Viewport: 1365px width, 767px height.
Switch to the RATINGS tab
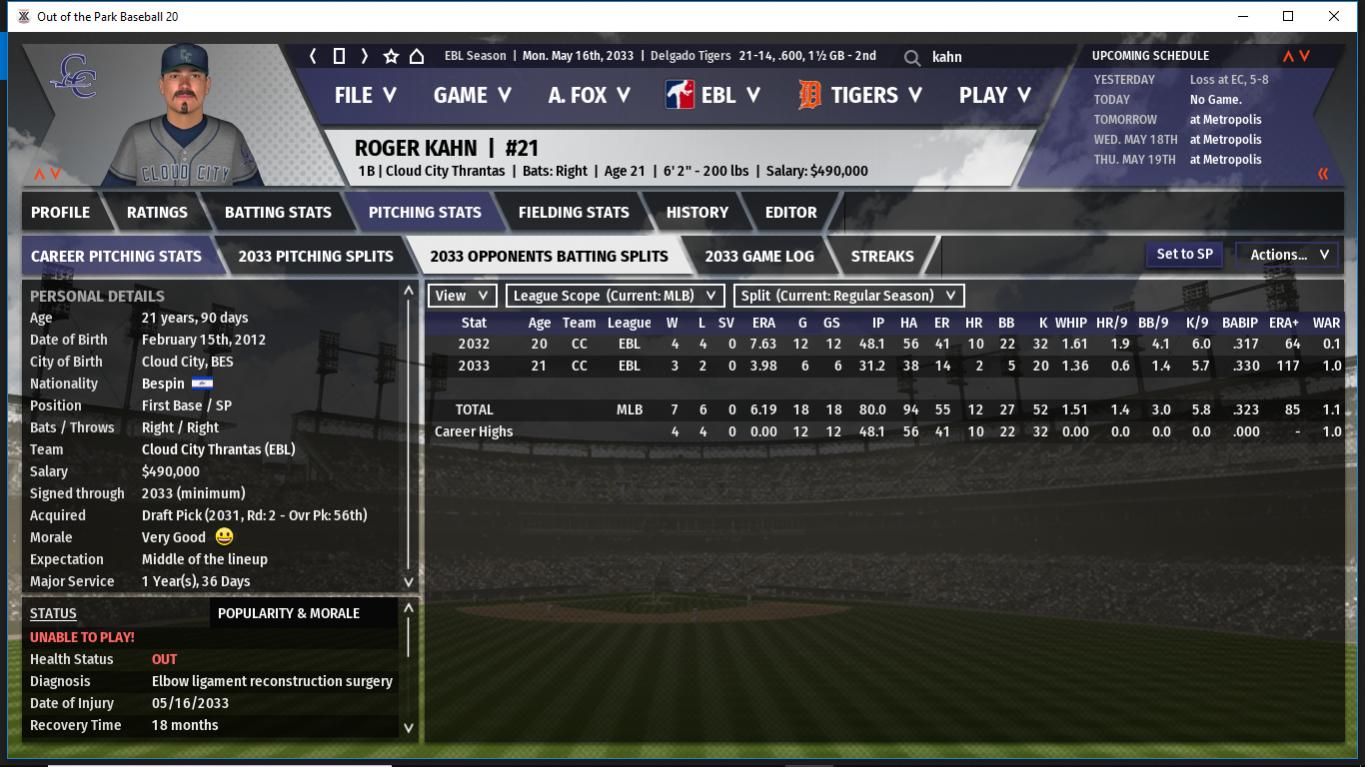[157, 212]
